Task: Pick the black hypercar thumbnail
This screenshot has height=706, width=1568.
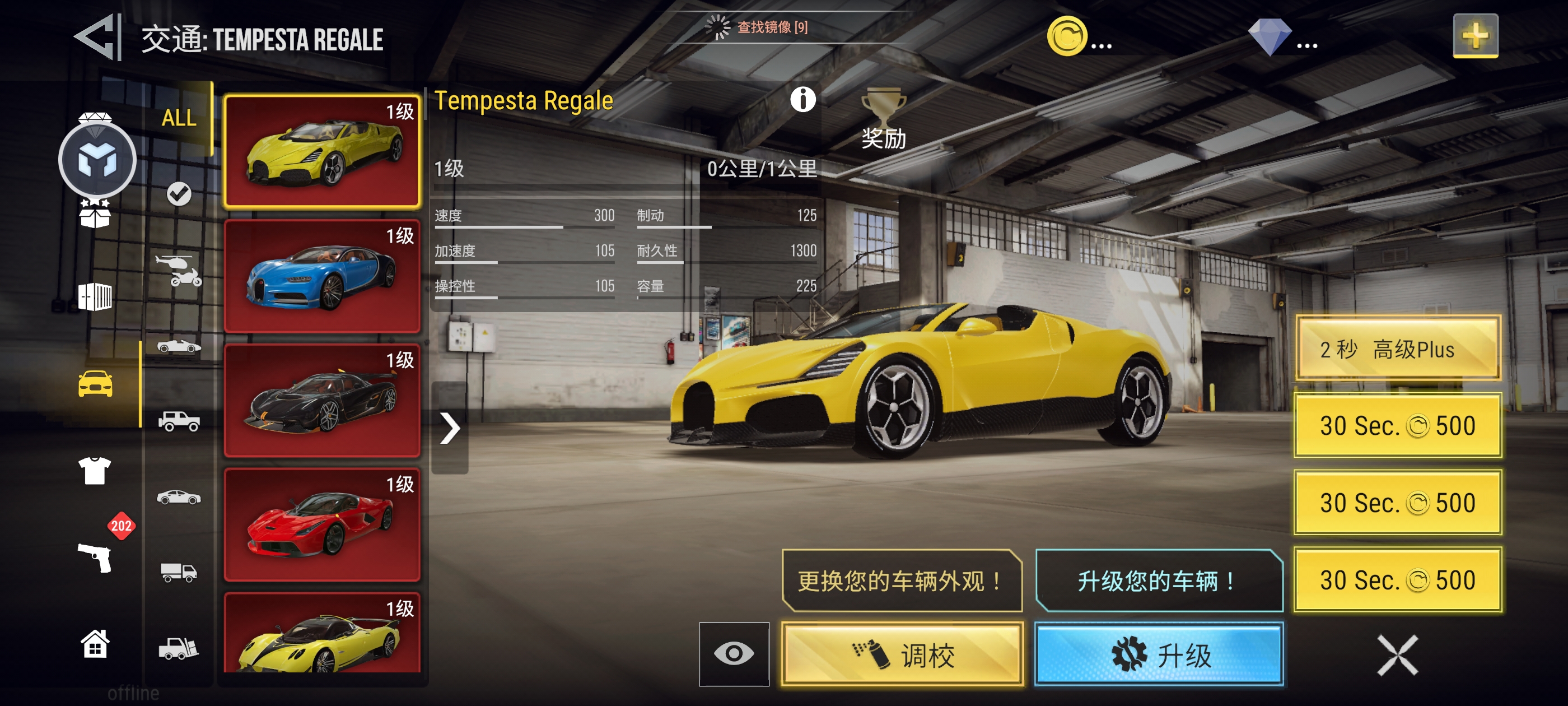Action: point(322,401)
